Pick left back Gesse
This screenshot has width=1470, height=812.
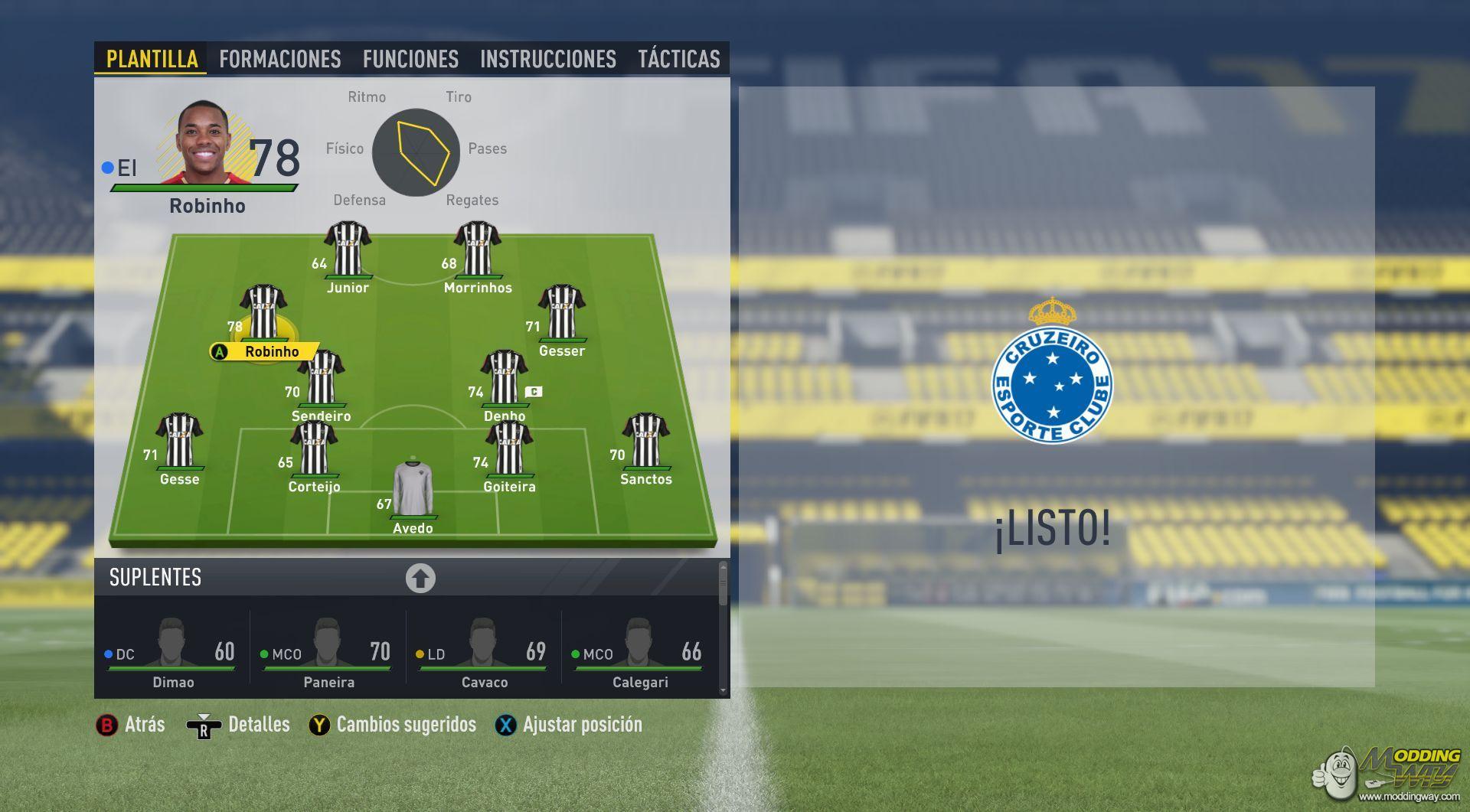180,442
